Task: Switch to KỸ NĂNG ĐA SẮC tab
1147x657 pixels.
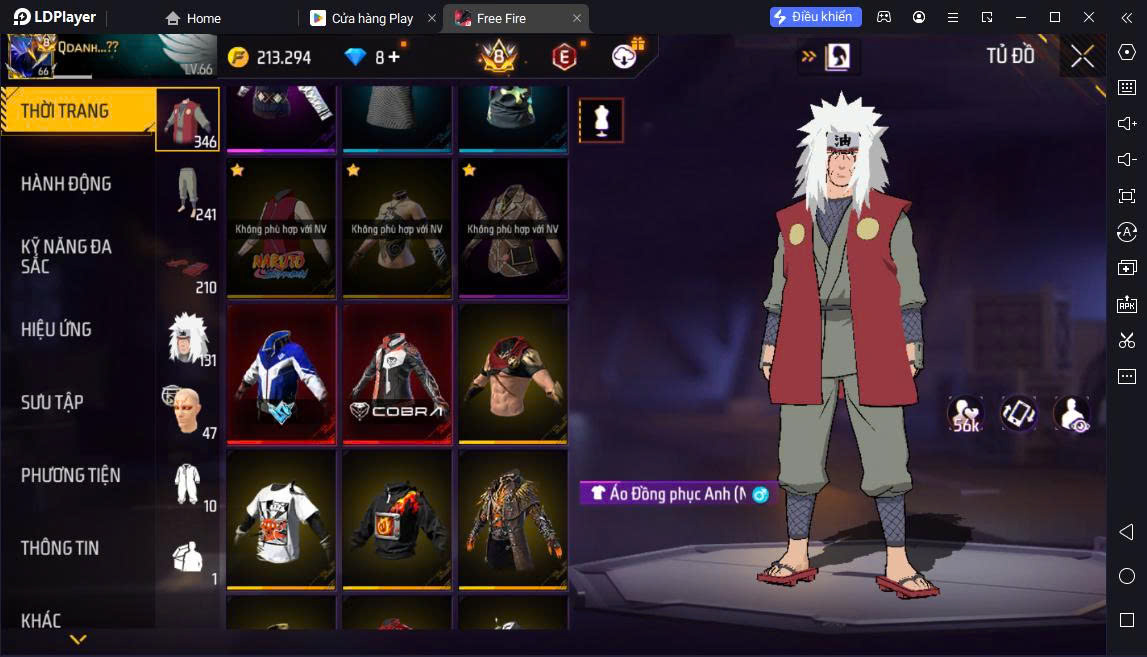Action: coord(66,256)
